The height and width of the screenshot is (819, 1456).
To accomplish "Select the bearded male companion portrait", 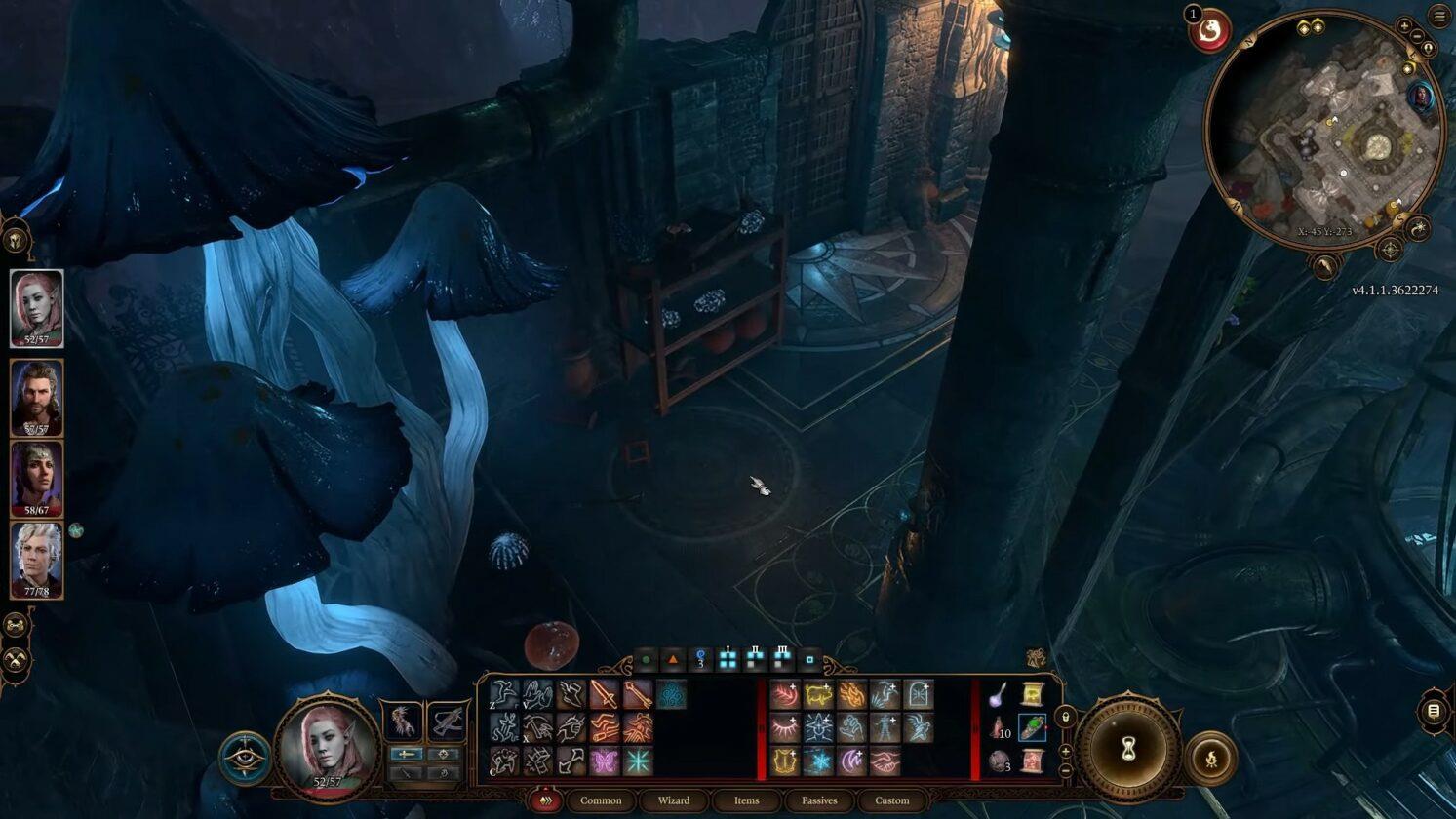I will coord(37,398).
